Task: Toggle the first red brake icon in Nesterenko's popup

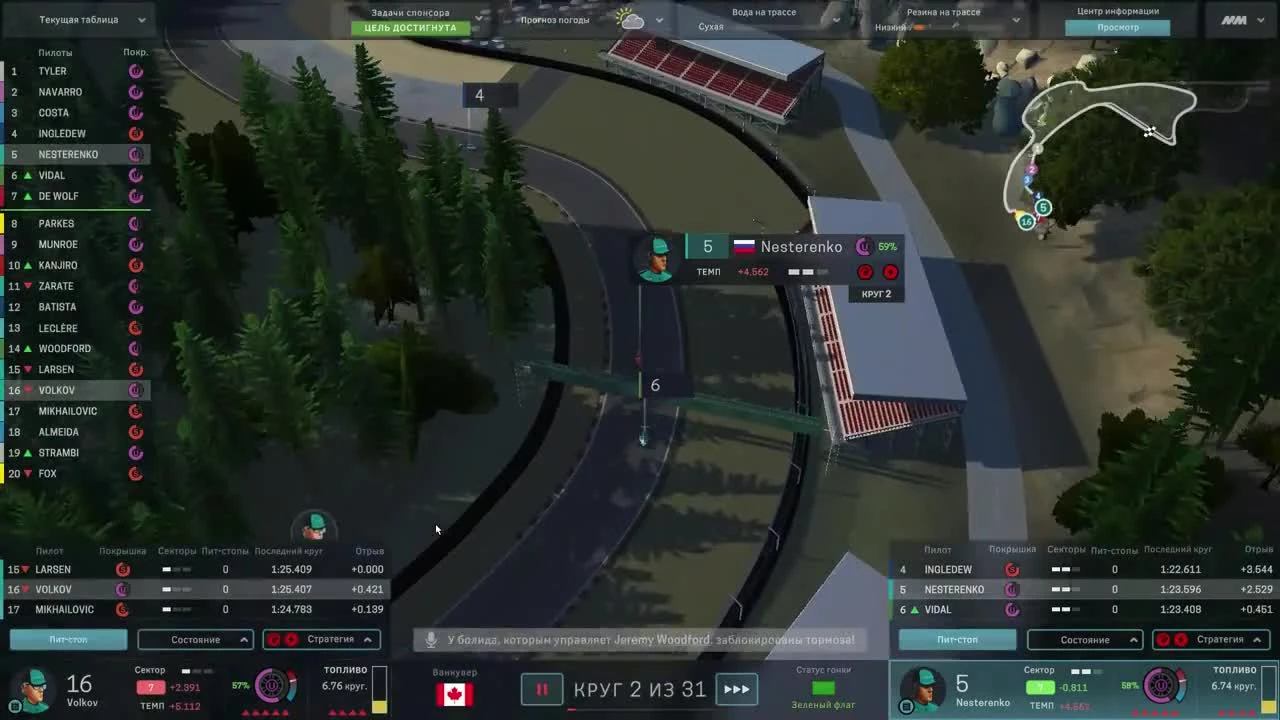Action: 865,272
